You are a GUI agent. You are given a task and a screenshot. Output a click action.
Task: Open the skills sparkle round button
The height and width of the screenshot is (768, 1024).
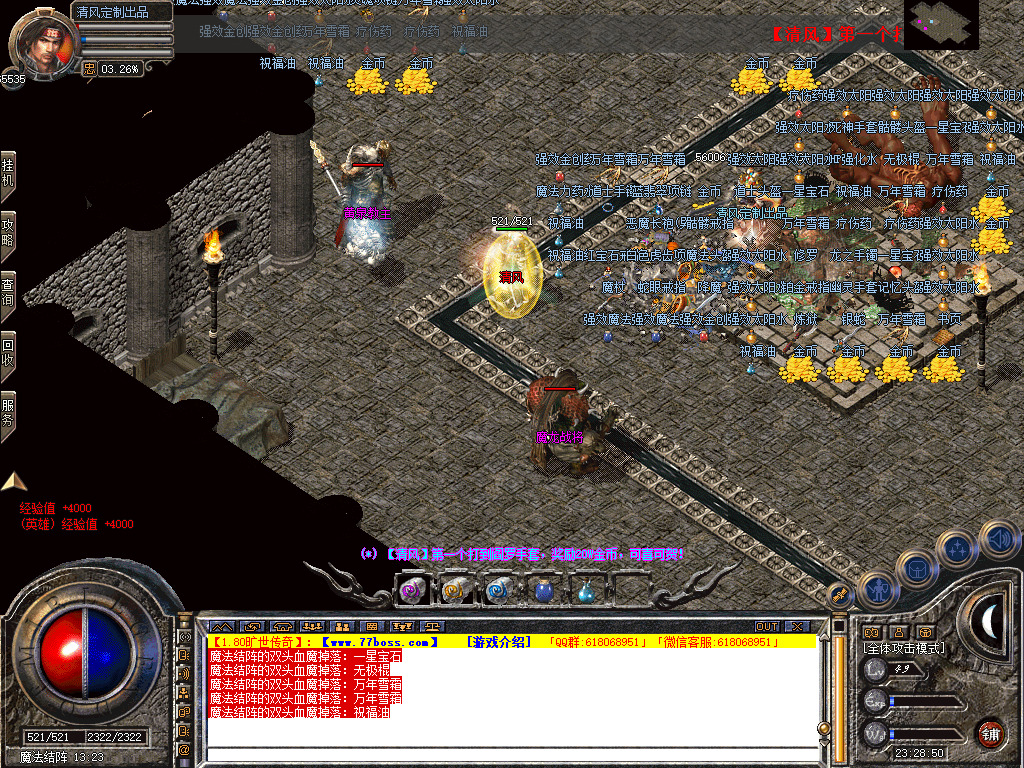(x=958, y=549)
